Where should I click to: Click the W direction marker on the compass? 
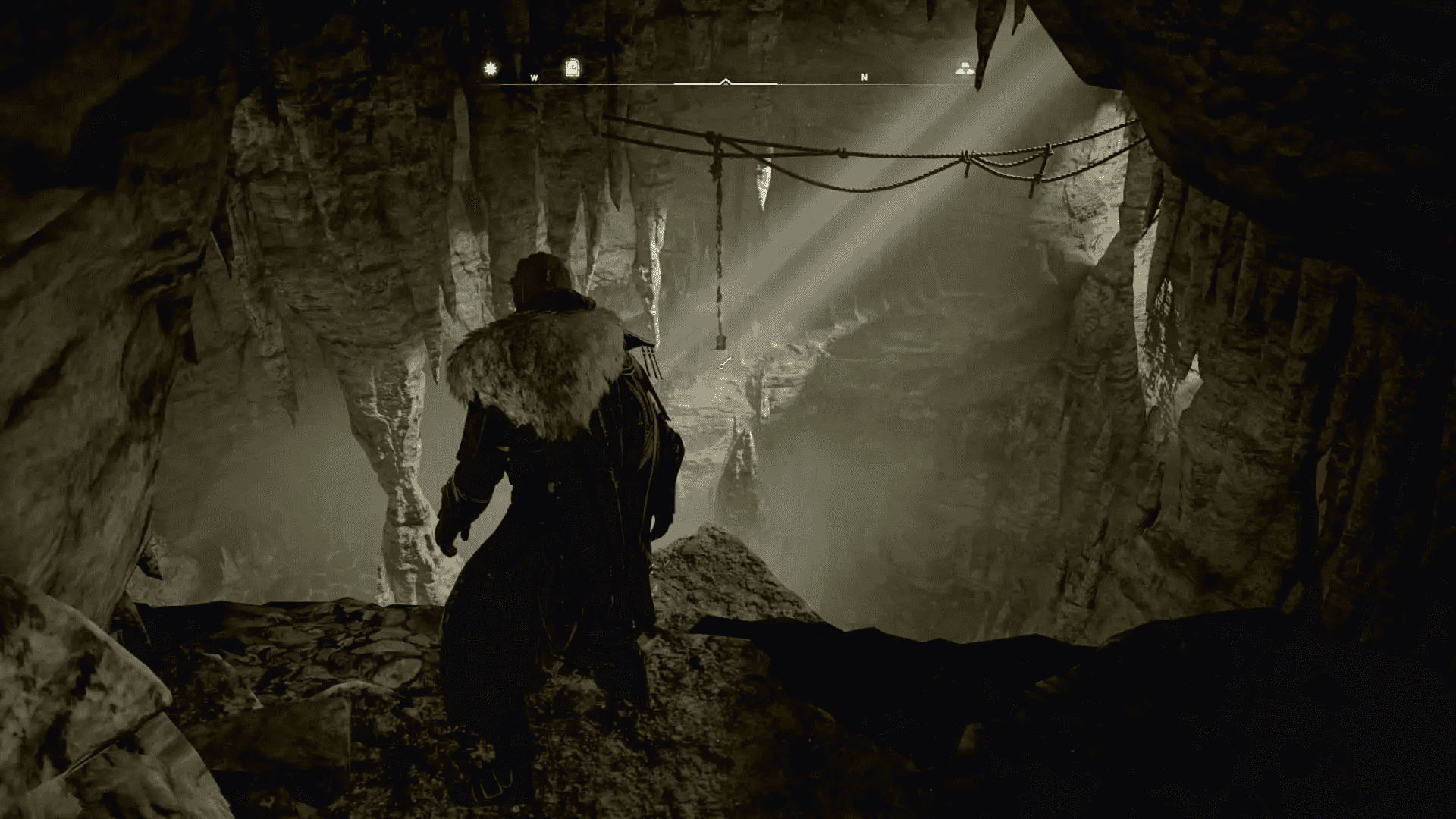point(535,77)
